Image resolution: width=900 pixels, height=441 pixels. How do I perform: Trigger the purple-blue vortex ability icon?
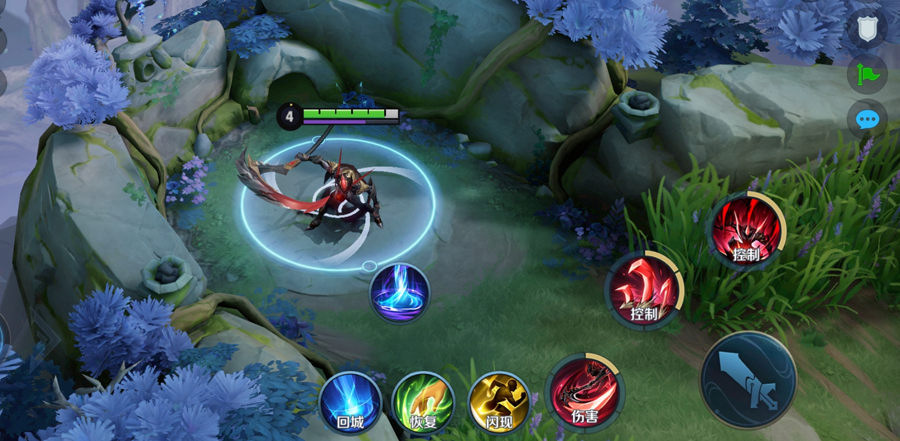pyautogui.click(x=399, y=292)
